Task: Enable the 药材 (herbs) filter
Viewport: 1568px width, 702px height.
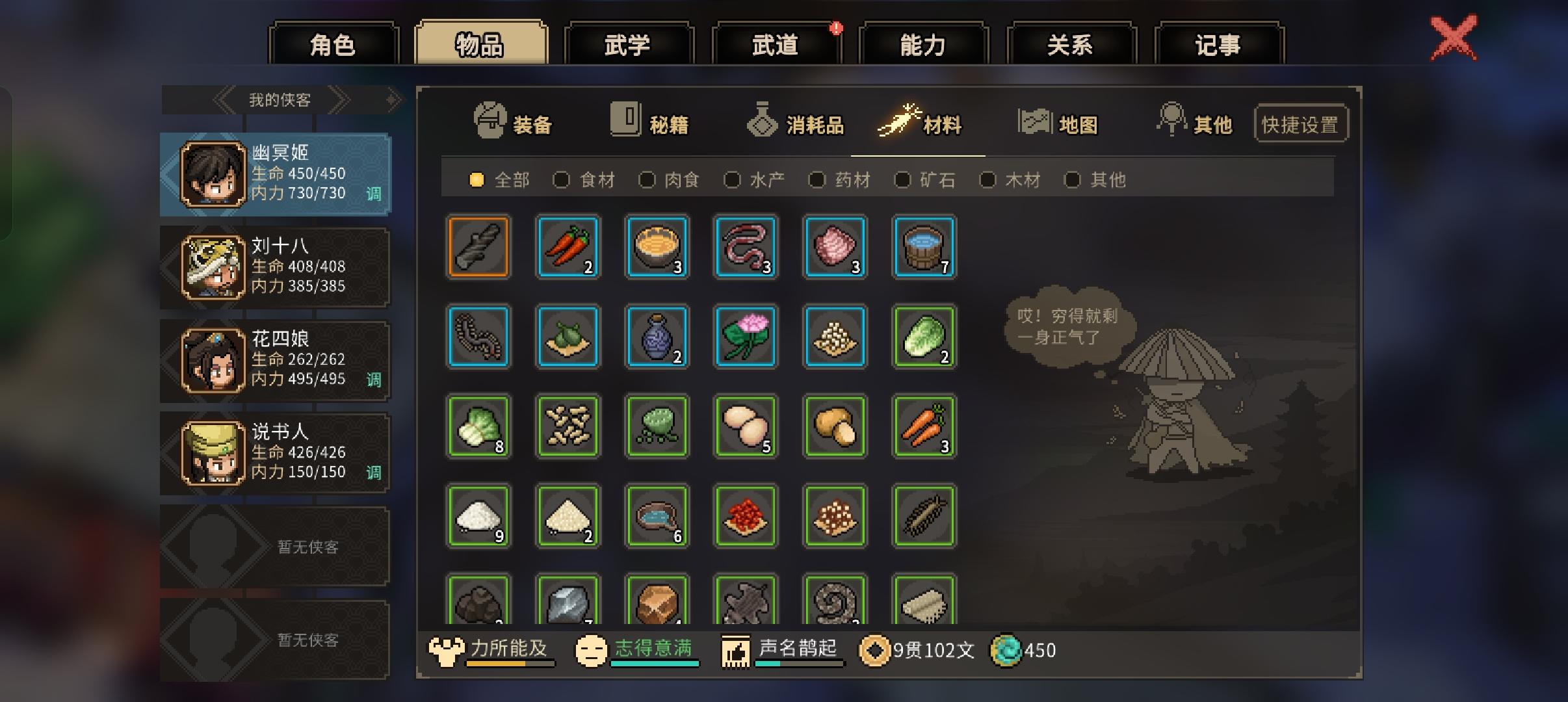Action: point(818,180)
